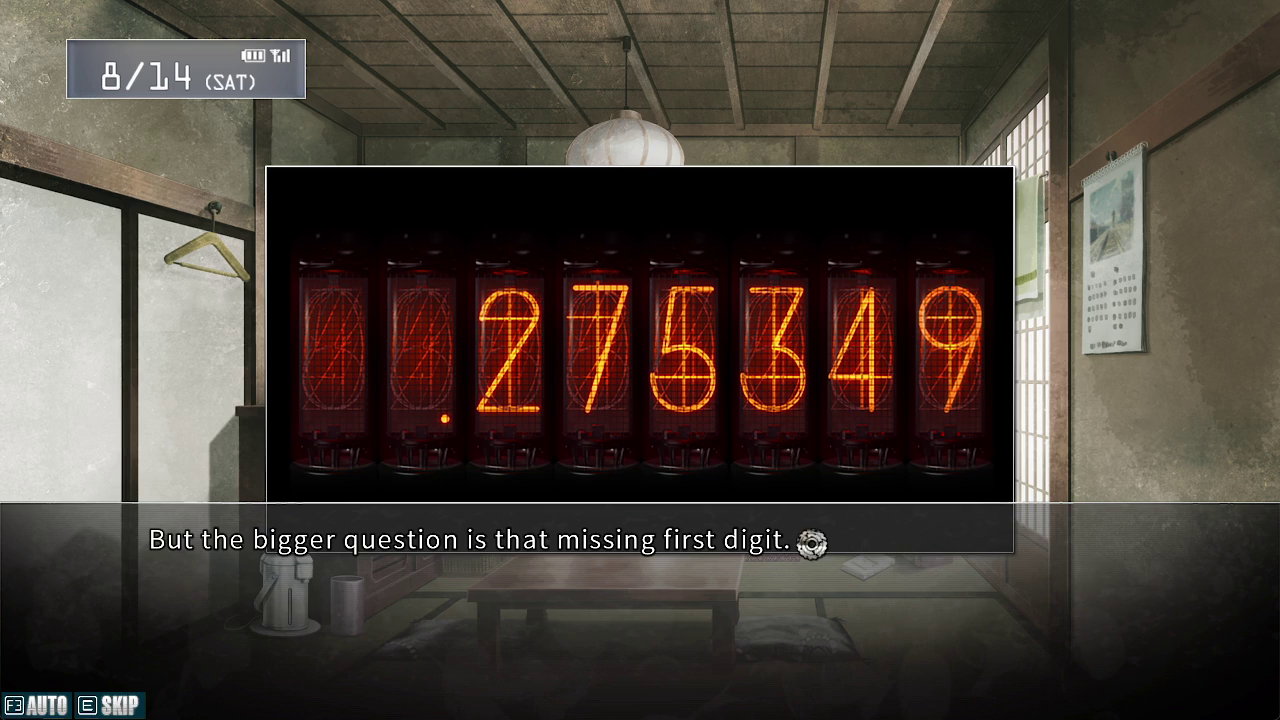Click the nixie tube showing digit 5
Screen dimensions: 1280x720
(x=686, y=345)
